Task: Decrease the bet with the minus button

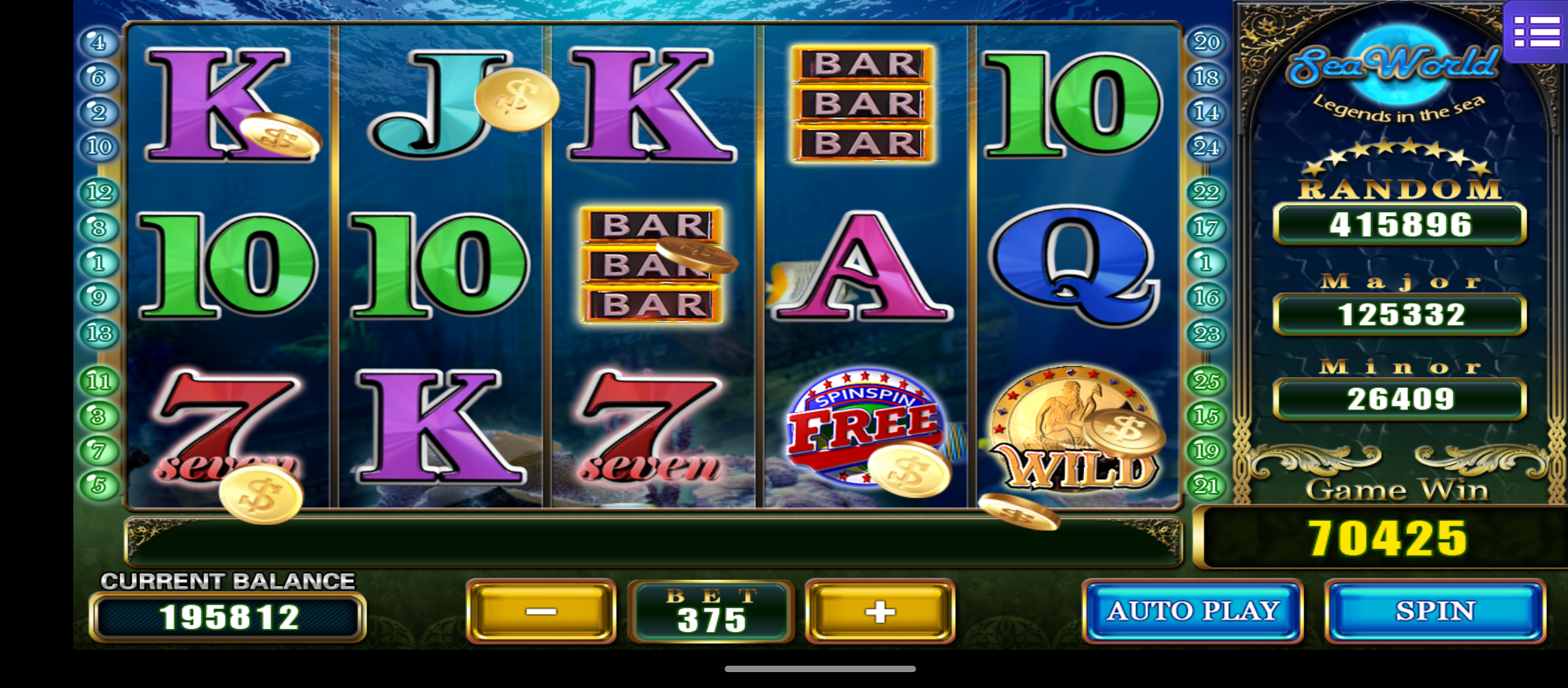Action: coord(541,612)
